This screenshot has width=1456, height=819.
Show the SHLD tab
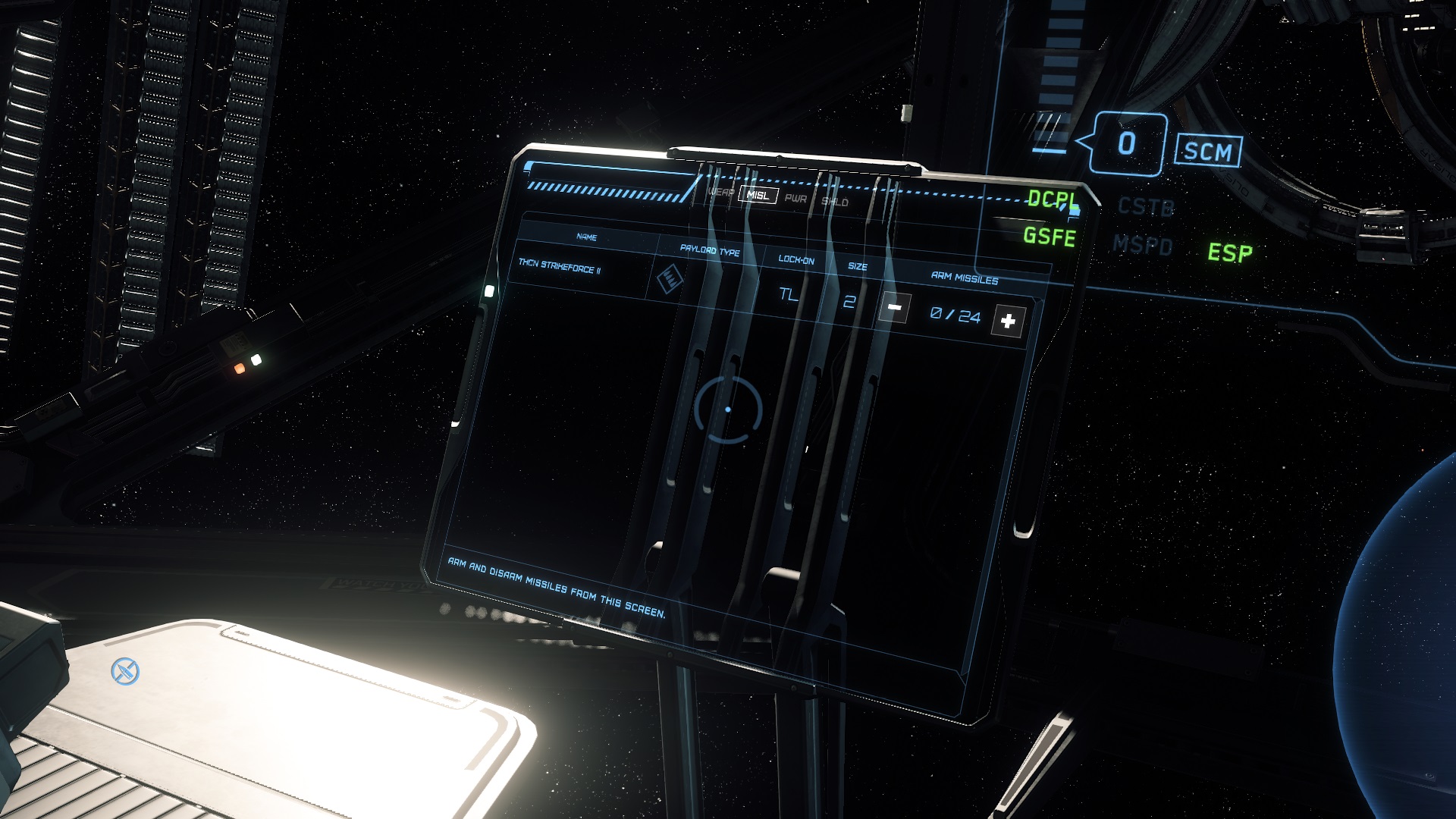835,202
